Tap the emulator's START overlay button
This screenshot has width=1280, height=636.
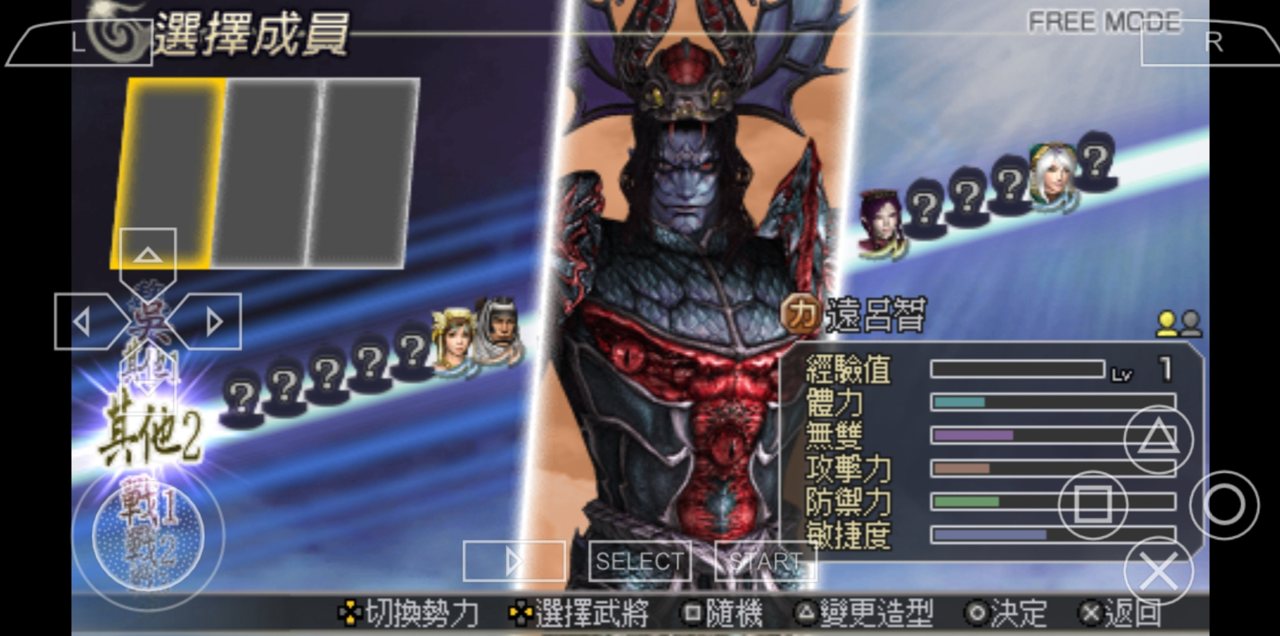(x=766, y=561)
